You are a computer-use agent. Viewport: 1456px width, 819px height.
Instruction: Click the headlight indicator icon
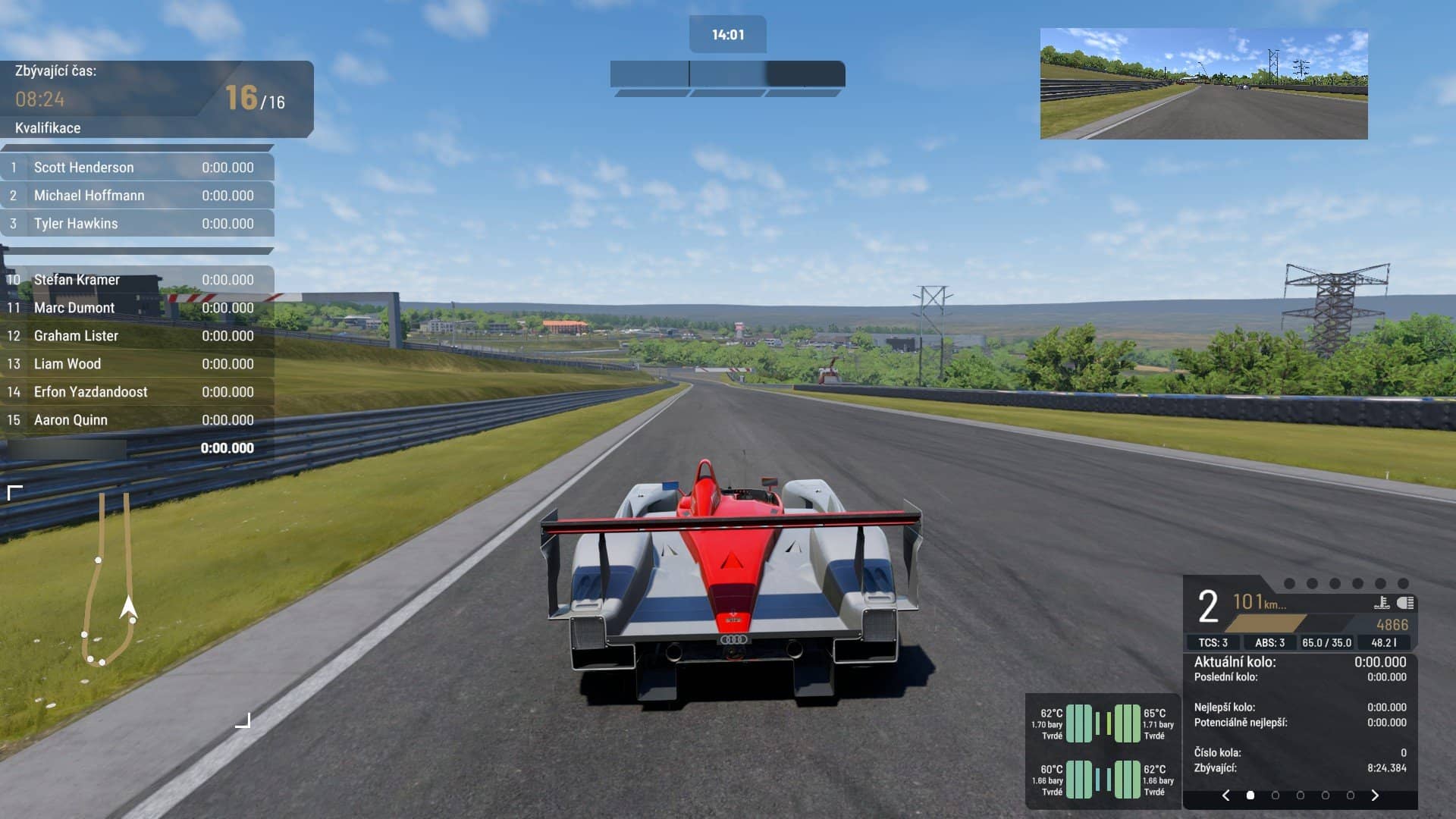point(1405,603)
